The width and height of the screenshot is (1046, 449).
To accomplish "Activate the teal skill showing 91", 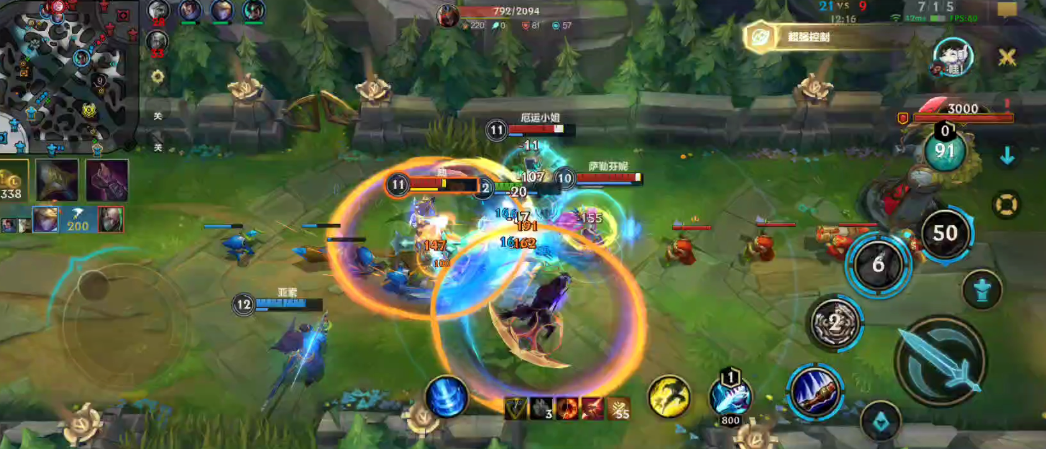I will (944, 152).
